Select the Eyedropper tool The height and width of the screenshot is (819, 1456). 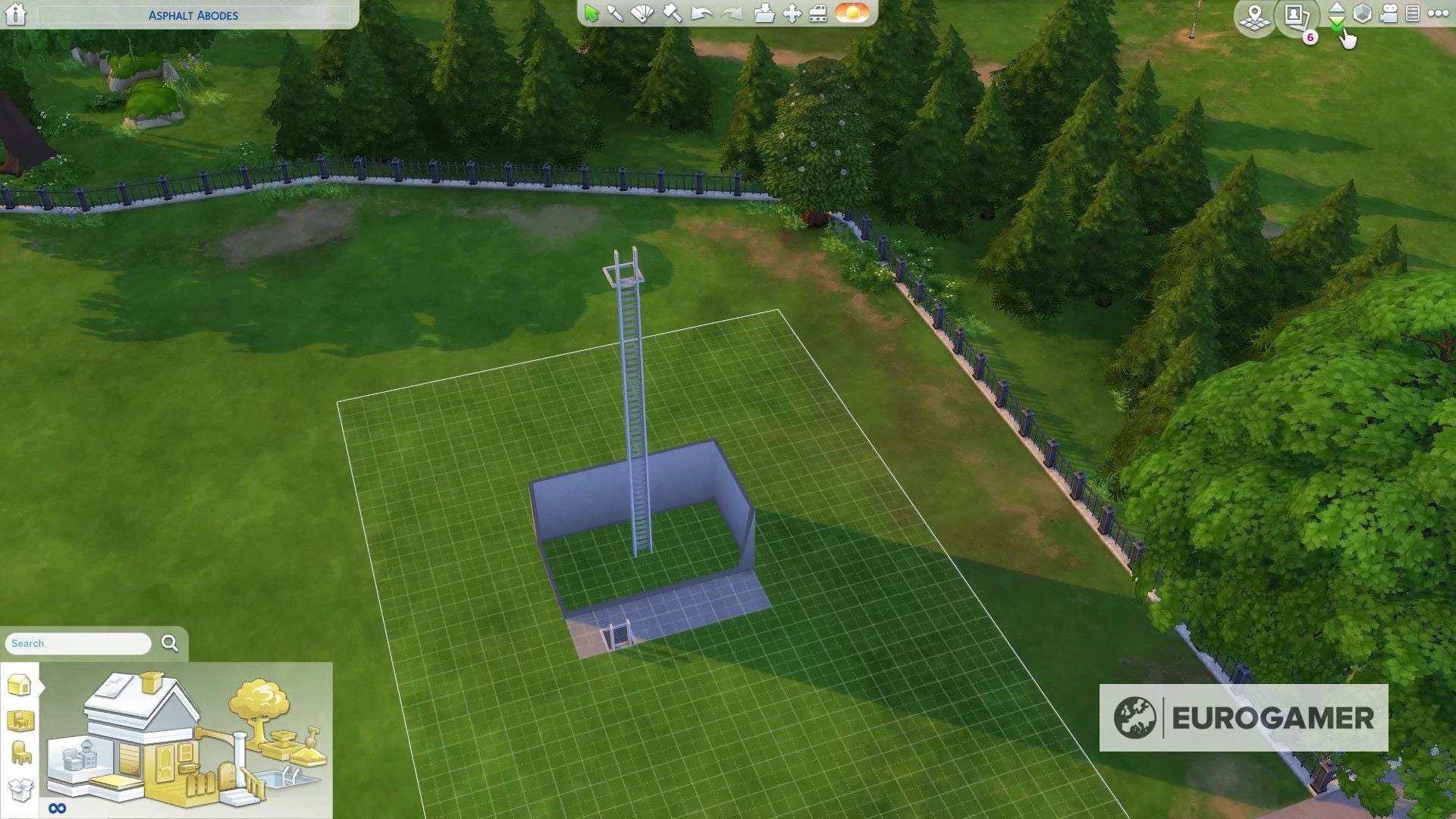(616, 14)
